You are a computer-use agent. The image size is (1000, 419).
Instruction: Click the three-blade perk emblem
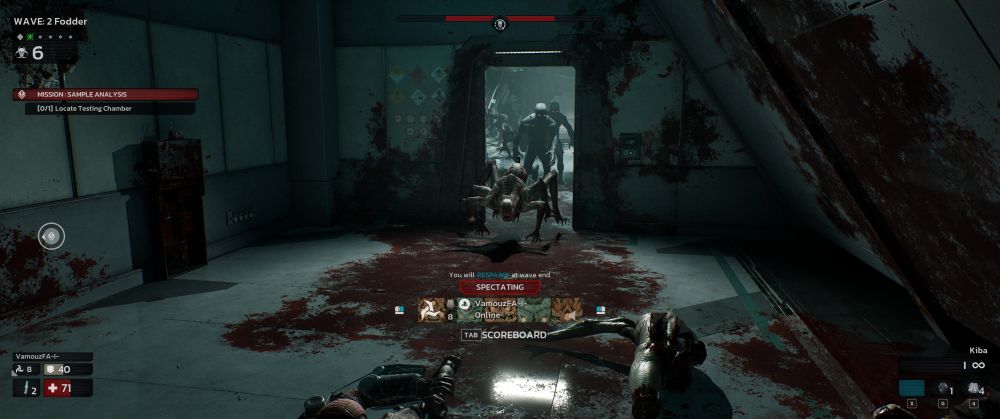click(431, 310)
